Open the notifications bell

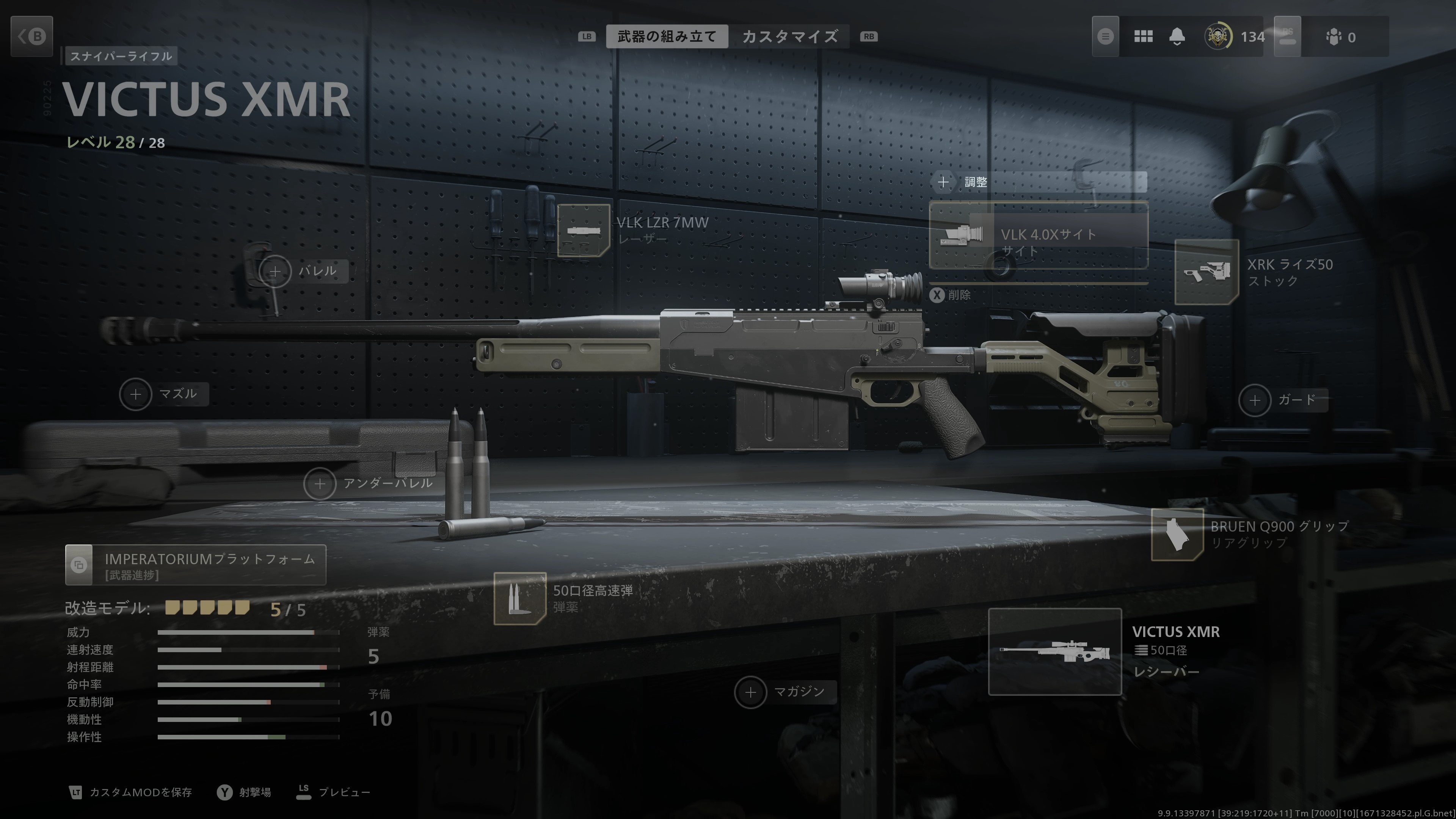(x=1177, y=37)
